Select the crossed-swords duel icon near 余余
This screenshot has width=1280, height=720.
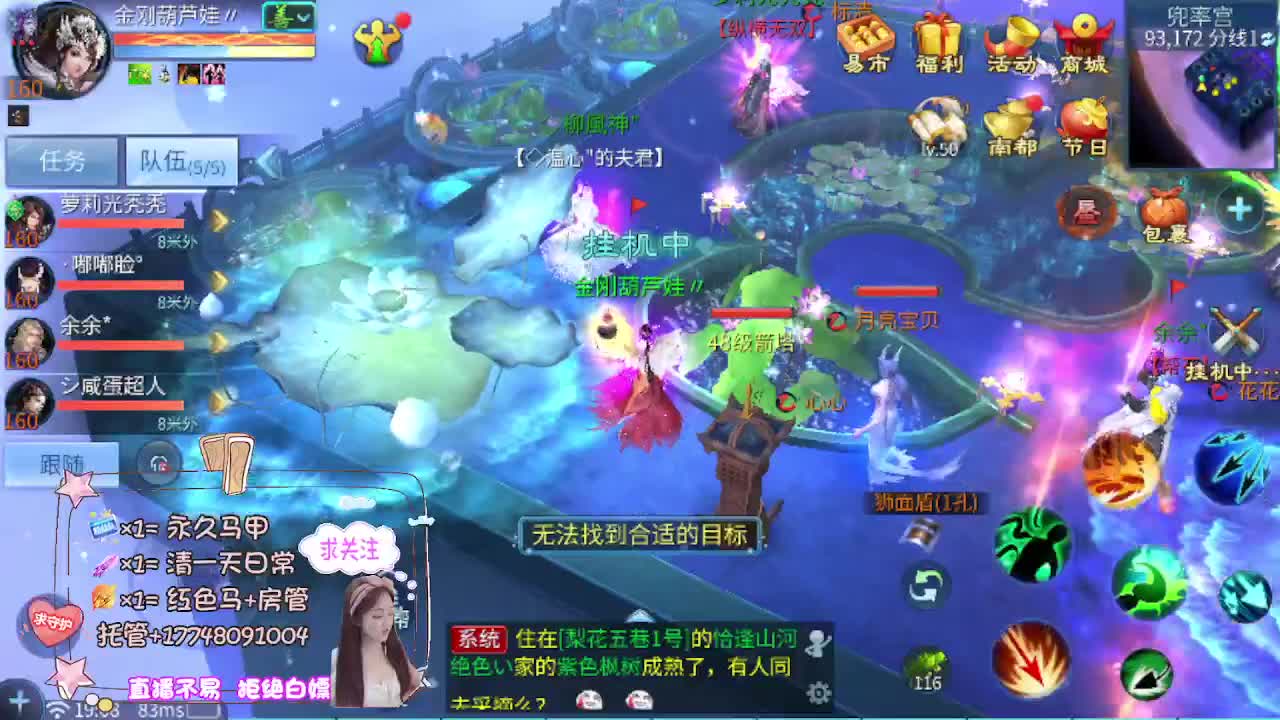[x=1236, y=330]
